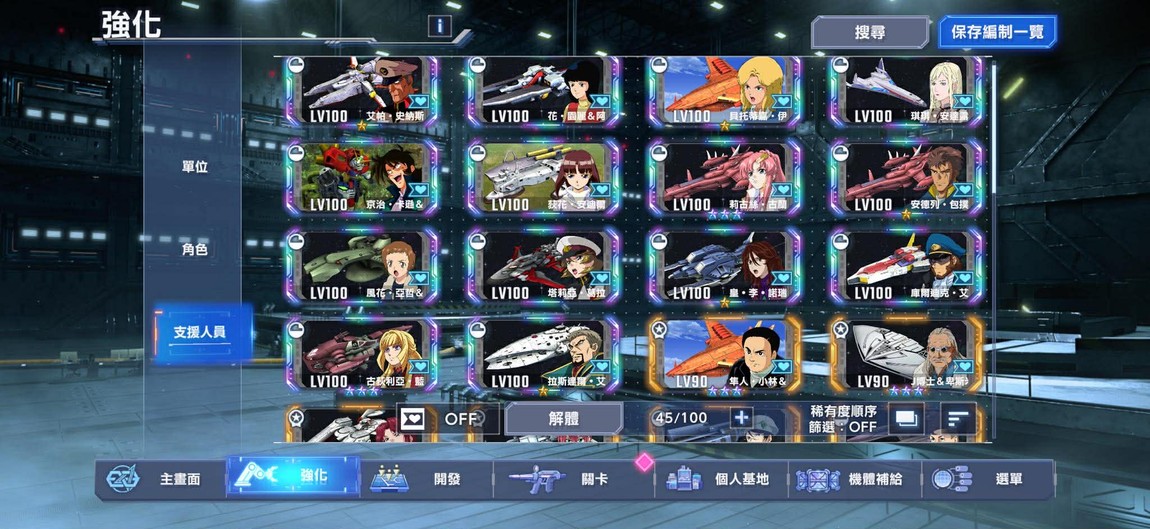Viewport: 1150px width, 529px height.
Task: Open the sort order lines icon
Action: pyautogui.click(x=958, y=419)
